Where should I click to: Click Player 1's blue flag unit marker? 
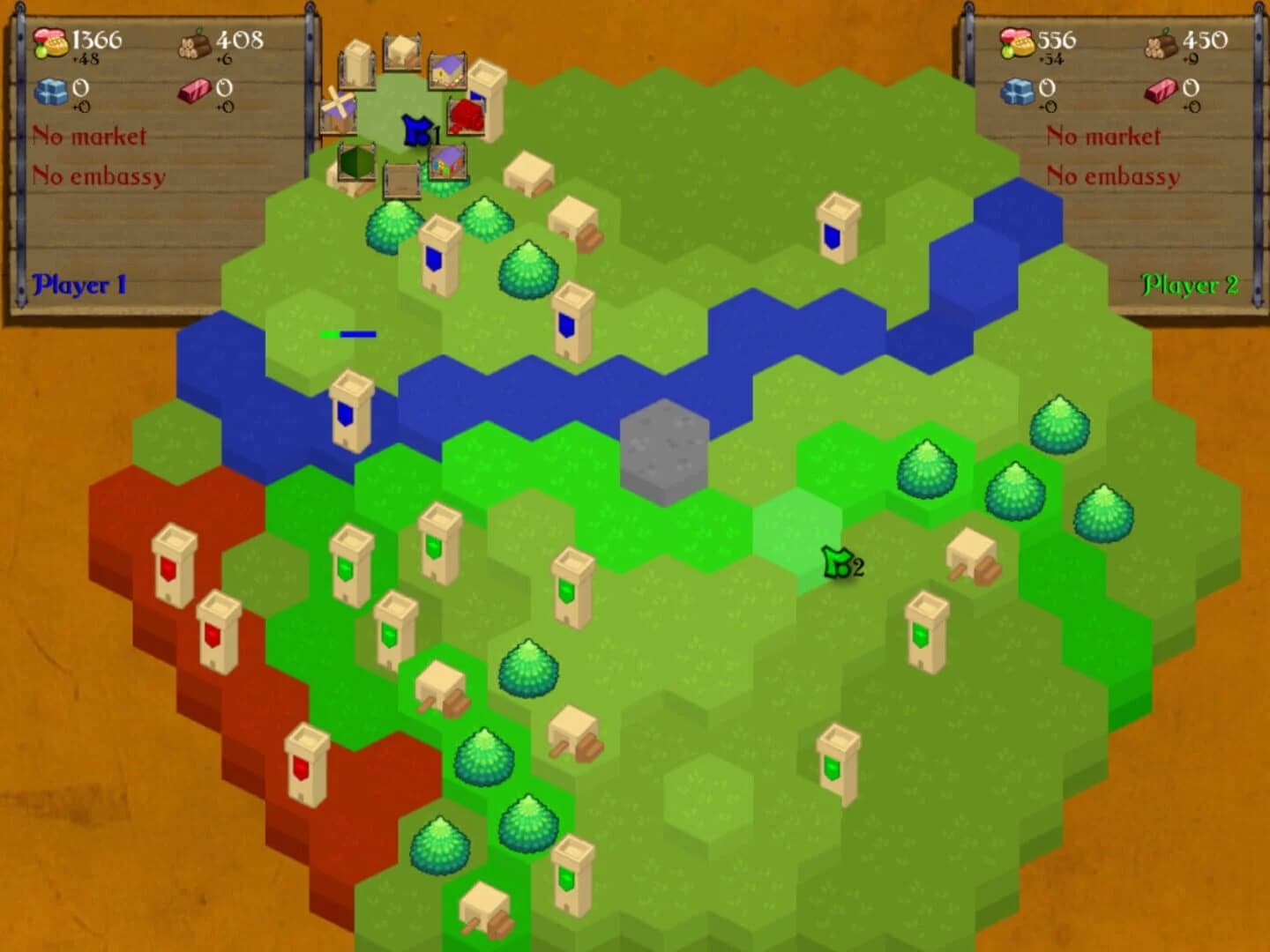point(415,130)
